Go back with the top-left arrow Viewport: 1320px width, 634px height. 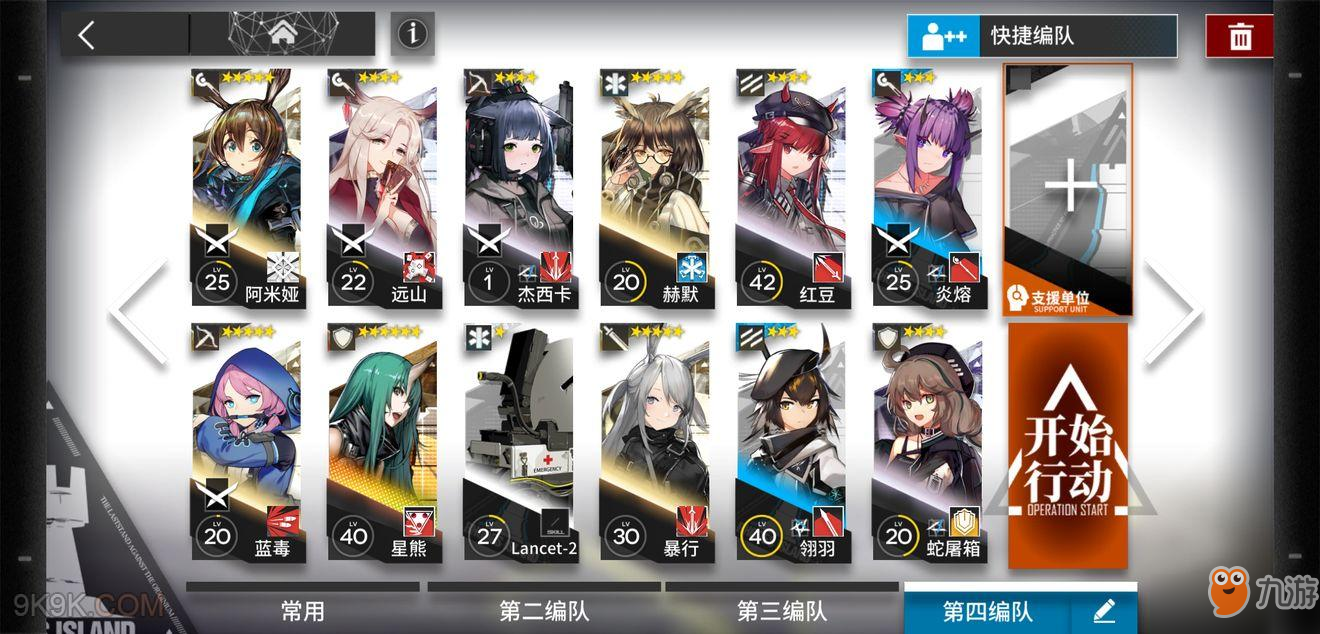(x=87, y=35)
